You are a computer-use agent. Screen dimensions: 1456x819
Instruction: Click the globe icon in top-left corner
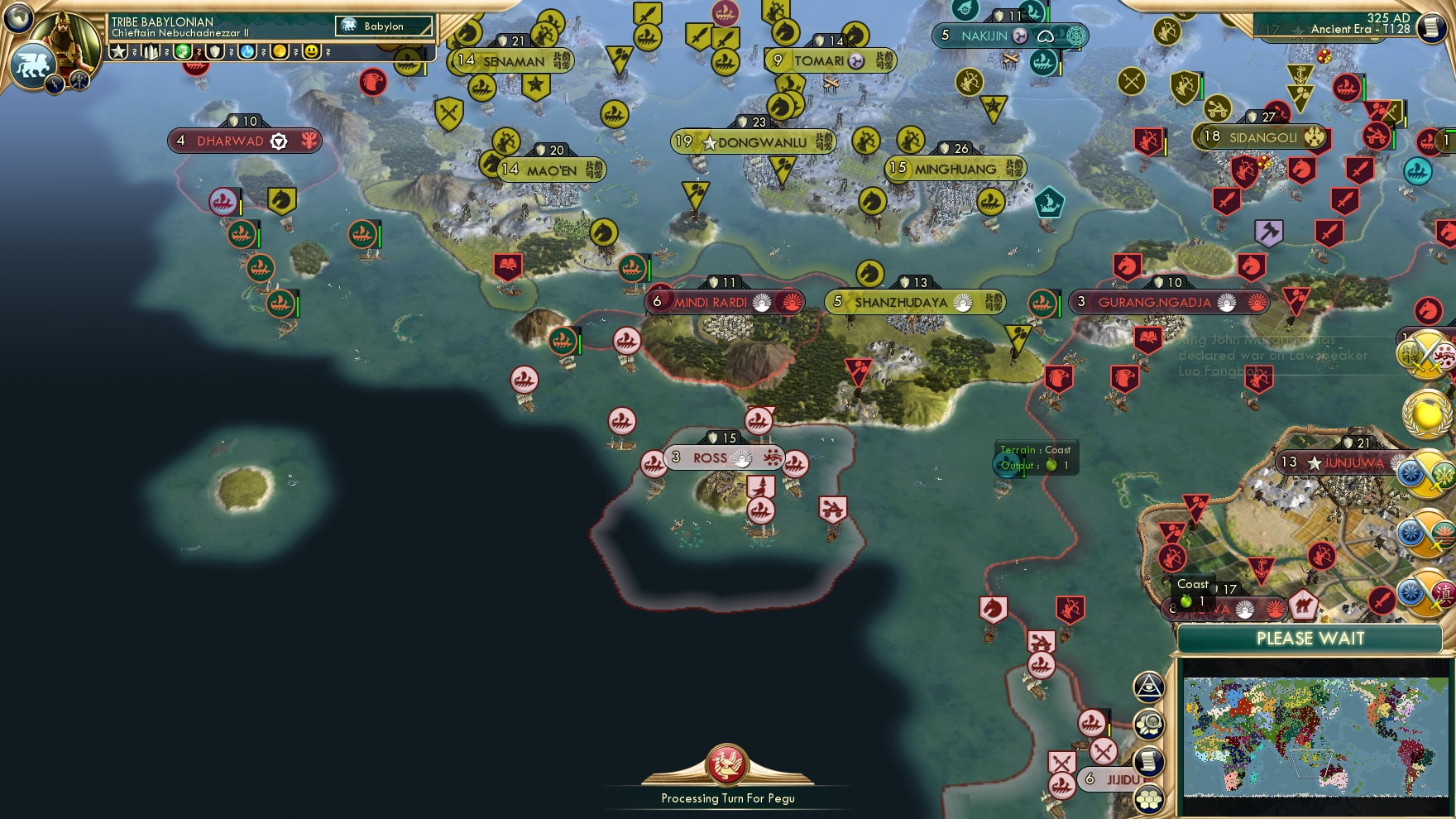pos(17,17)
